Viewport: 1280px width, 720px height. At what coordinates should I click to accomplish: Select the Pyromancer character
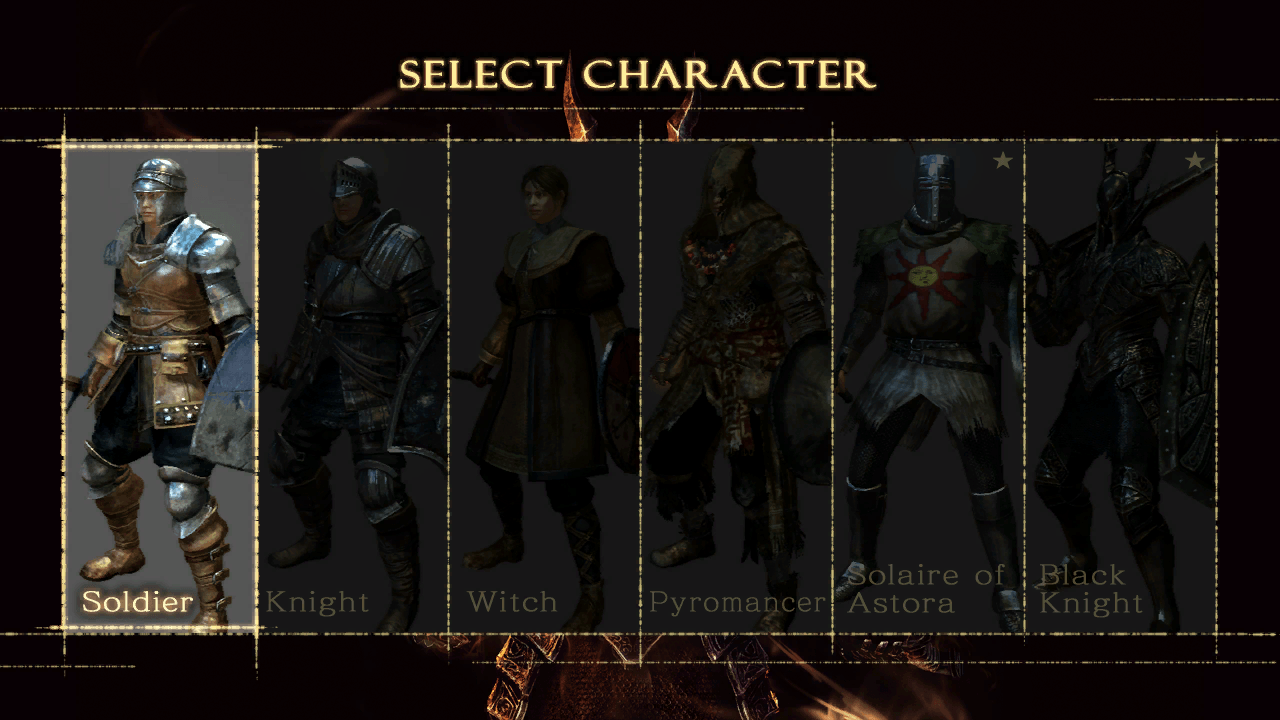pos(736,385)
